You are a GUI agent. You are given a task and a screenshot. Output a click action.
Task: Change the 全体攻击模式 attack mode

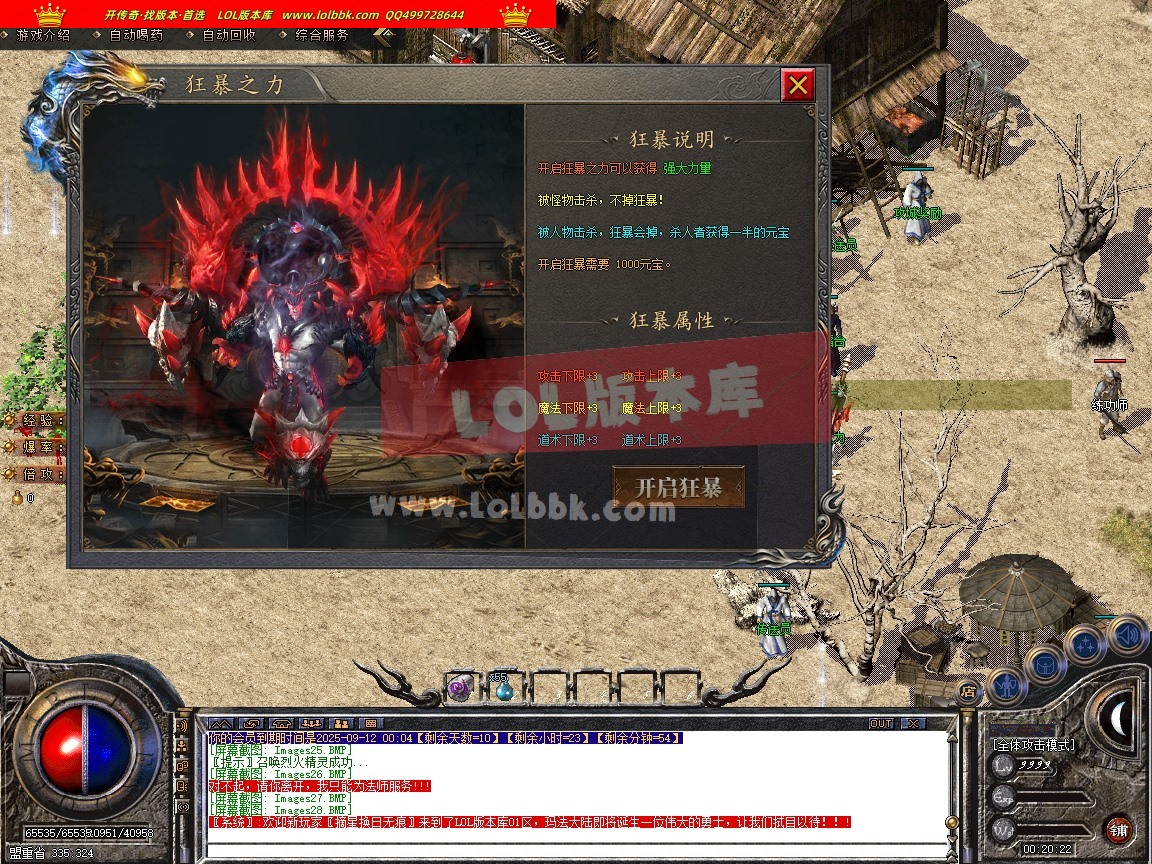1034,745
